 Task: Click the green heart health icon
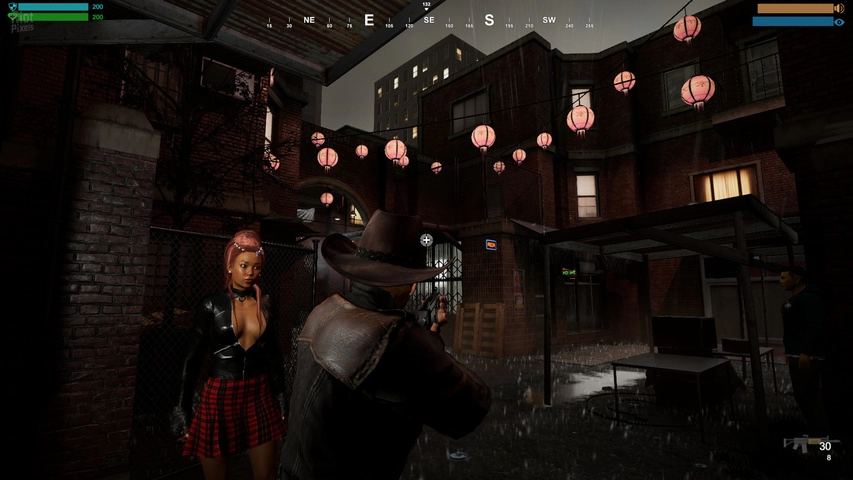(12, 17)
